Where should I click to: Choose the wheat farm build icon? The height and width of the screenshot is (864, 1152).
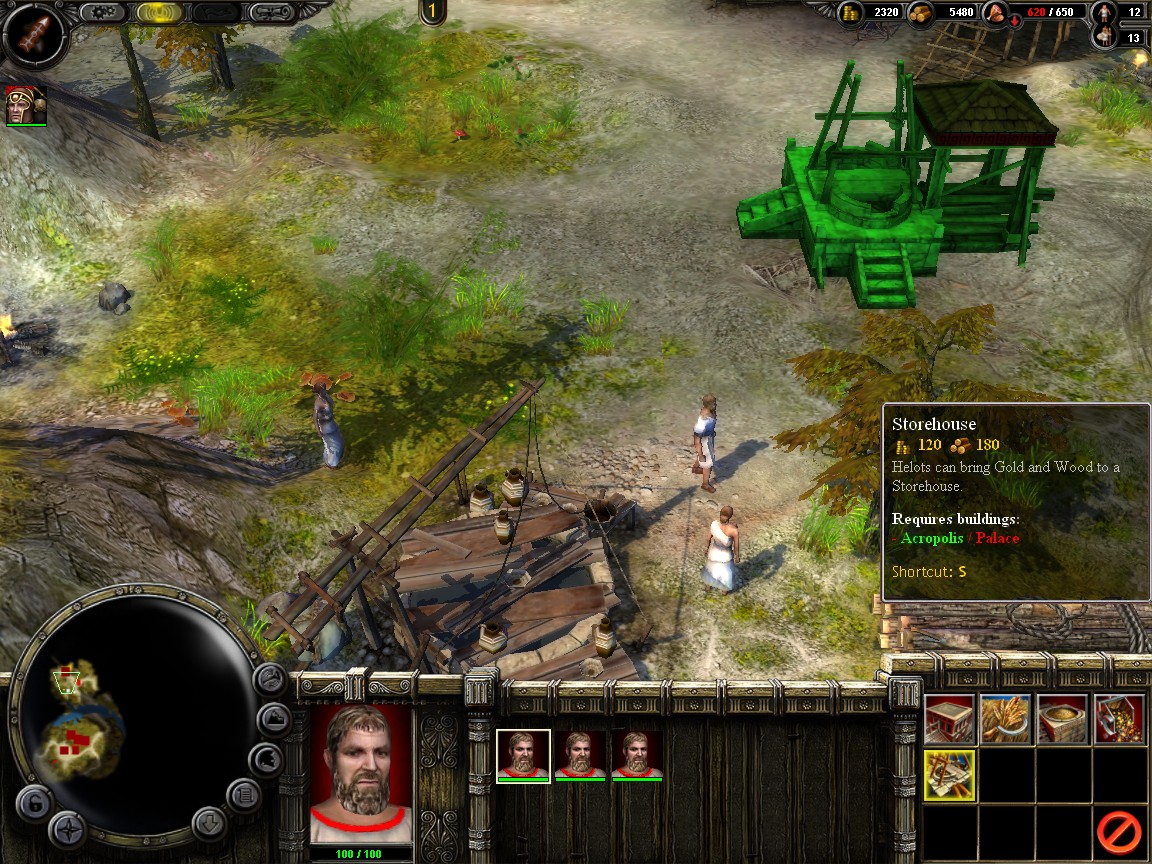pyautogui.click(x=1006, y=719)
